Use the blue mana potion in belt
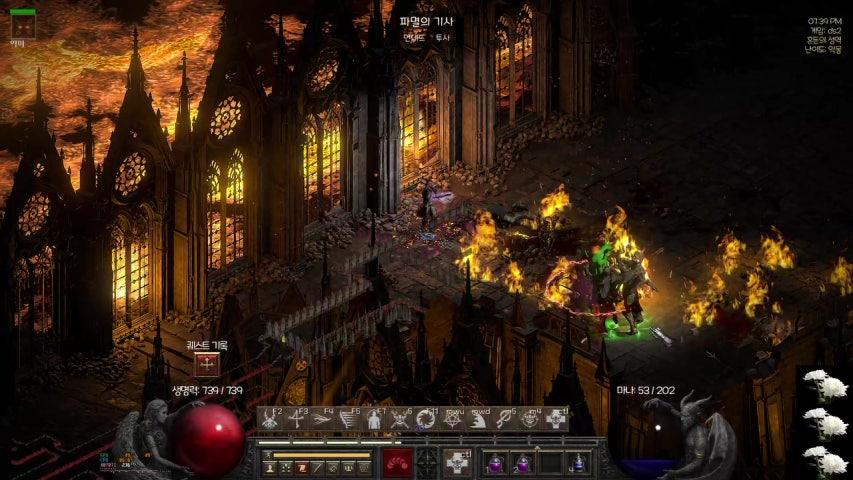853x480 pixels. (578, 463)
